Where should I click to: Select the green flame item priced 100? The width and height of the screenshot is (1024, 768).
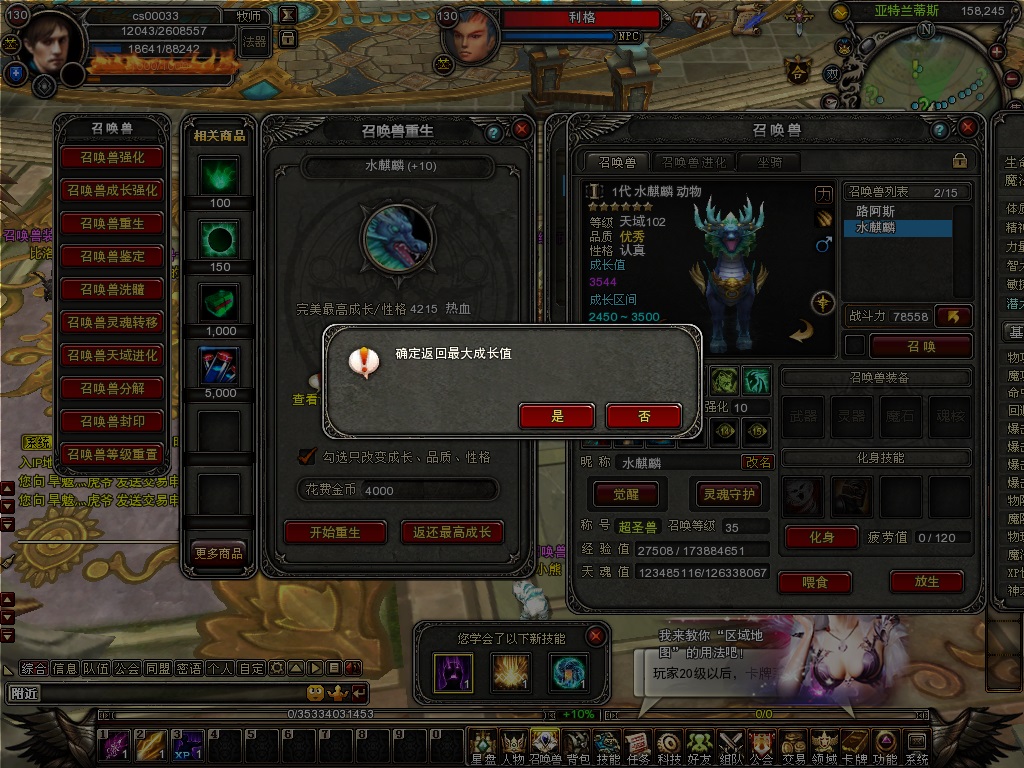tap(219, 176)
